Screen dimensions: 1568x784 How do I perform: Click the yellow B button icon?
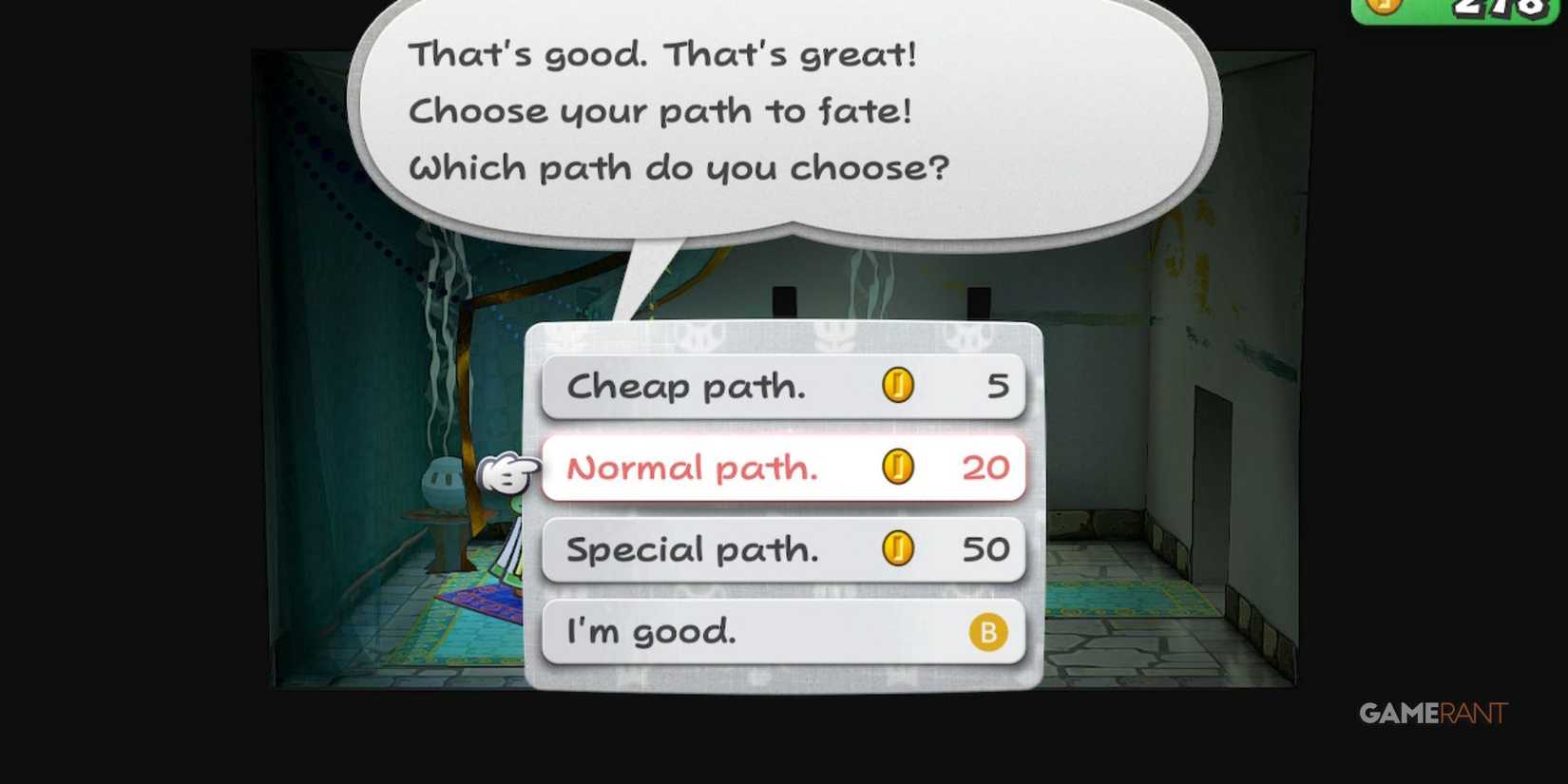tap(989, 631)
